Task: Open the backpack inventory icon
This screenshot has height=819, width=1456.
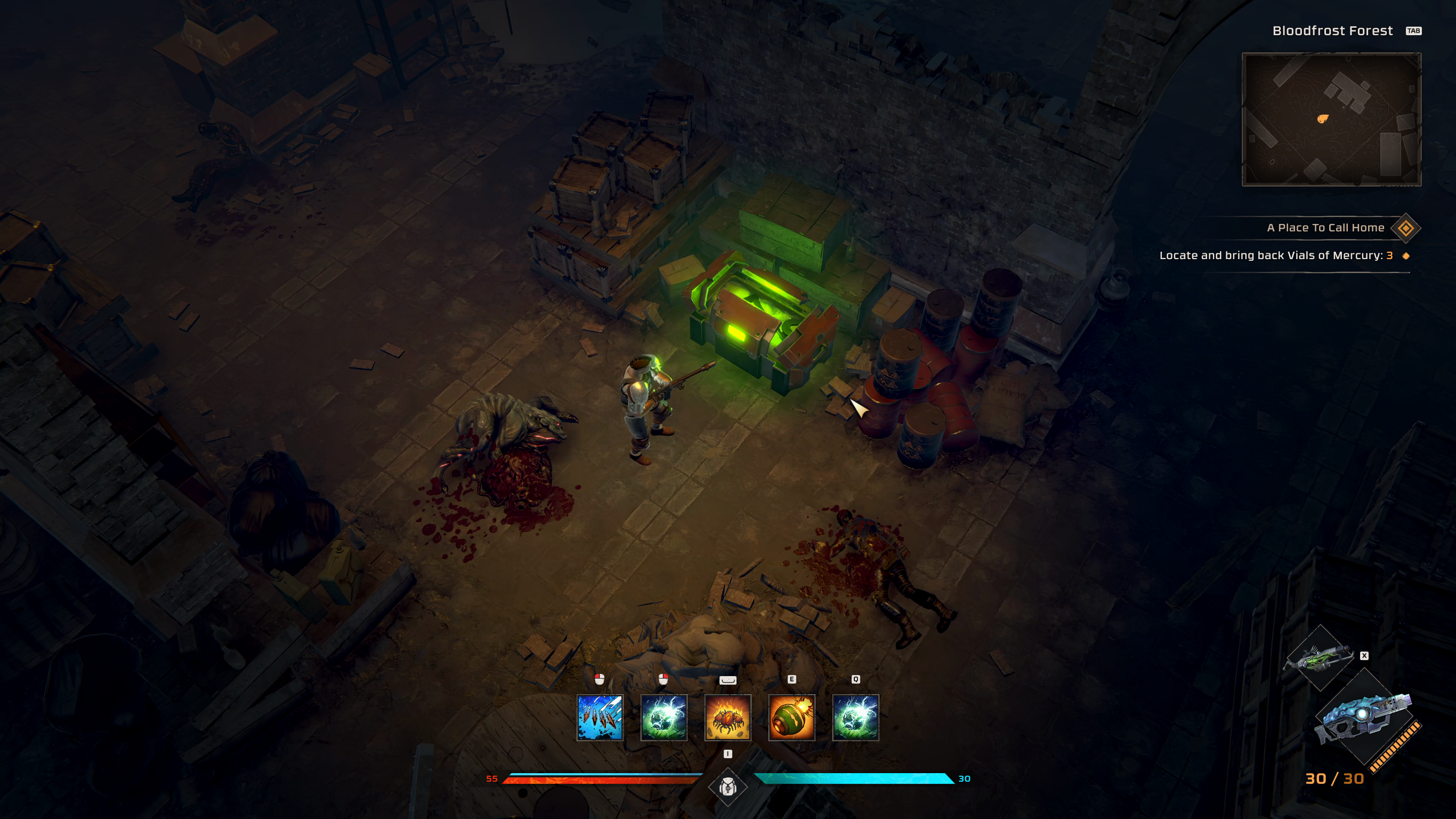Action: 728,787
